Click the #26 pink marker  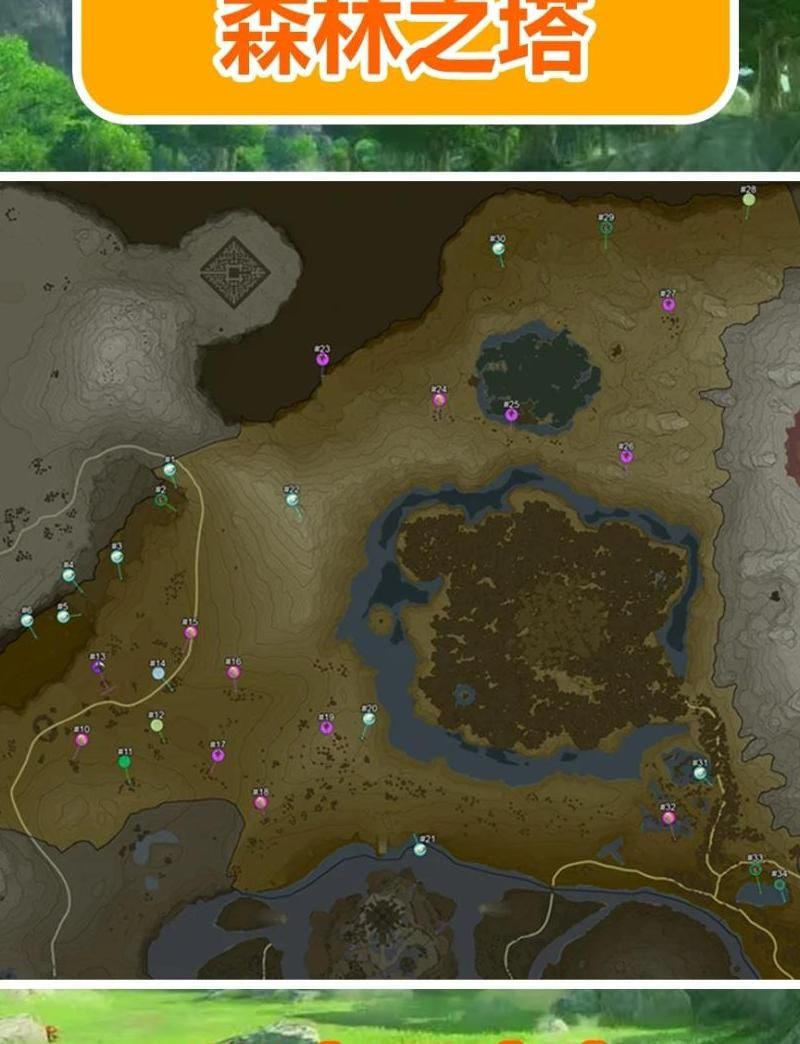point(626,456)
